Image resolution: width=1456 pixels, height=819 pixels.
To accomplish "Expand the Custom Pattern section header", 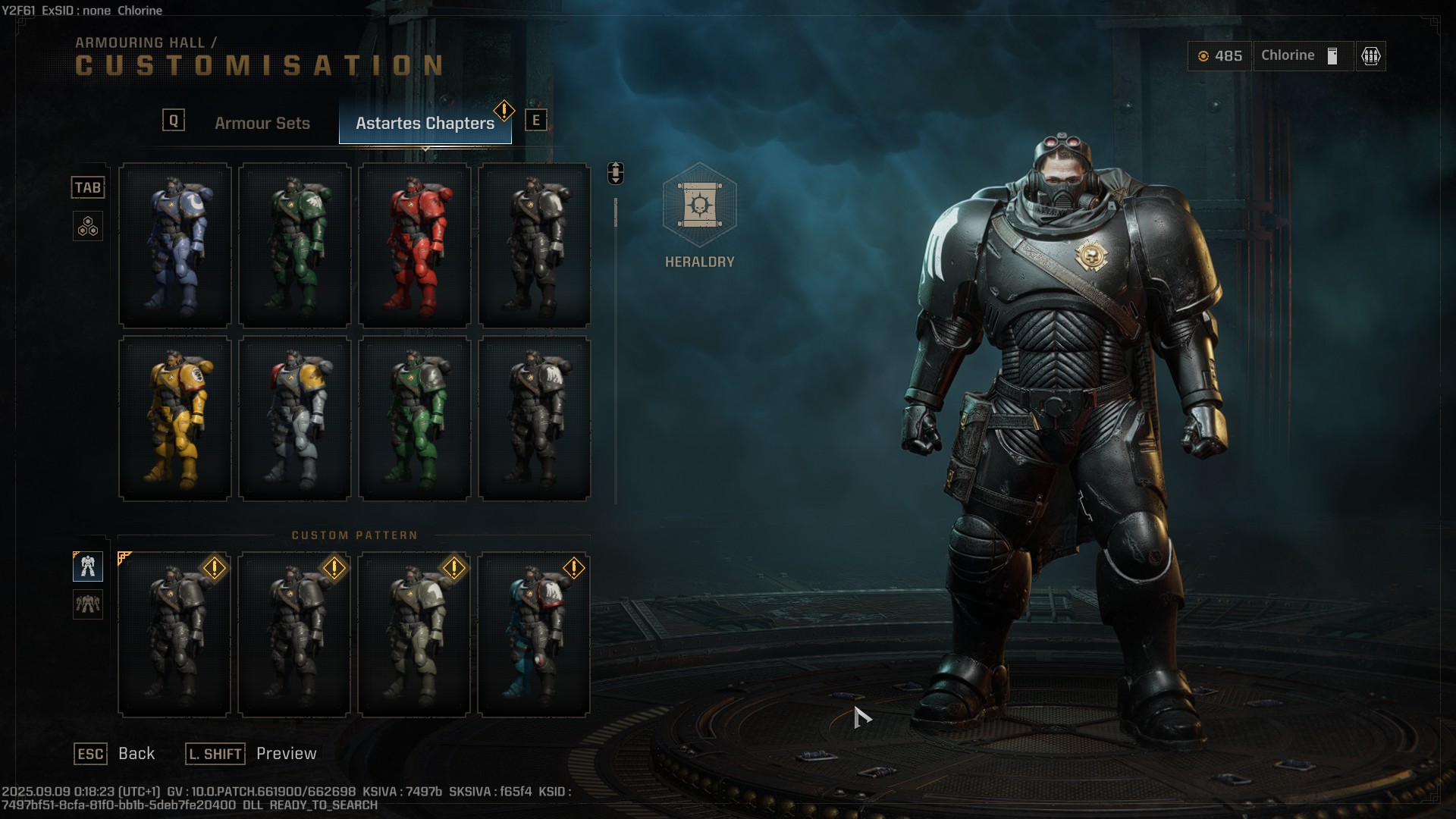I will (353, 534).
